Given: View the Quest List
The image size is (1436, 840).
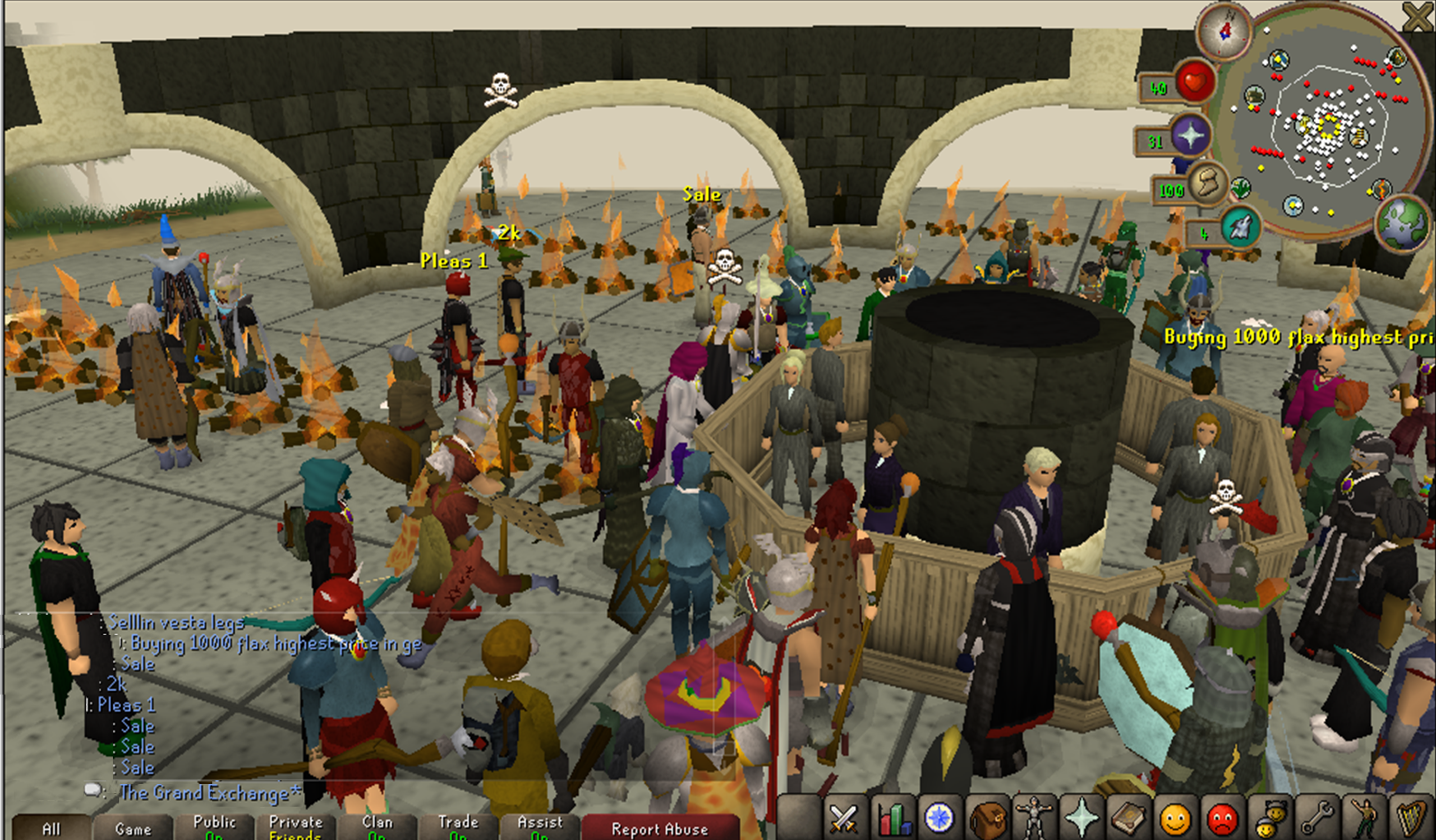Looking at the screenshot, I should (938, 818).
